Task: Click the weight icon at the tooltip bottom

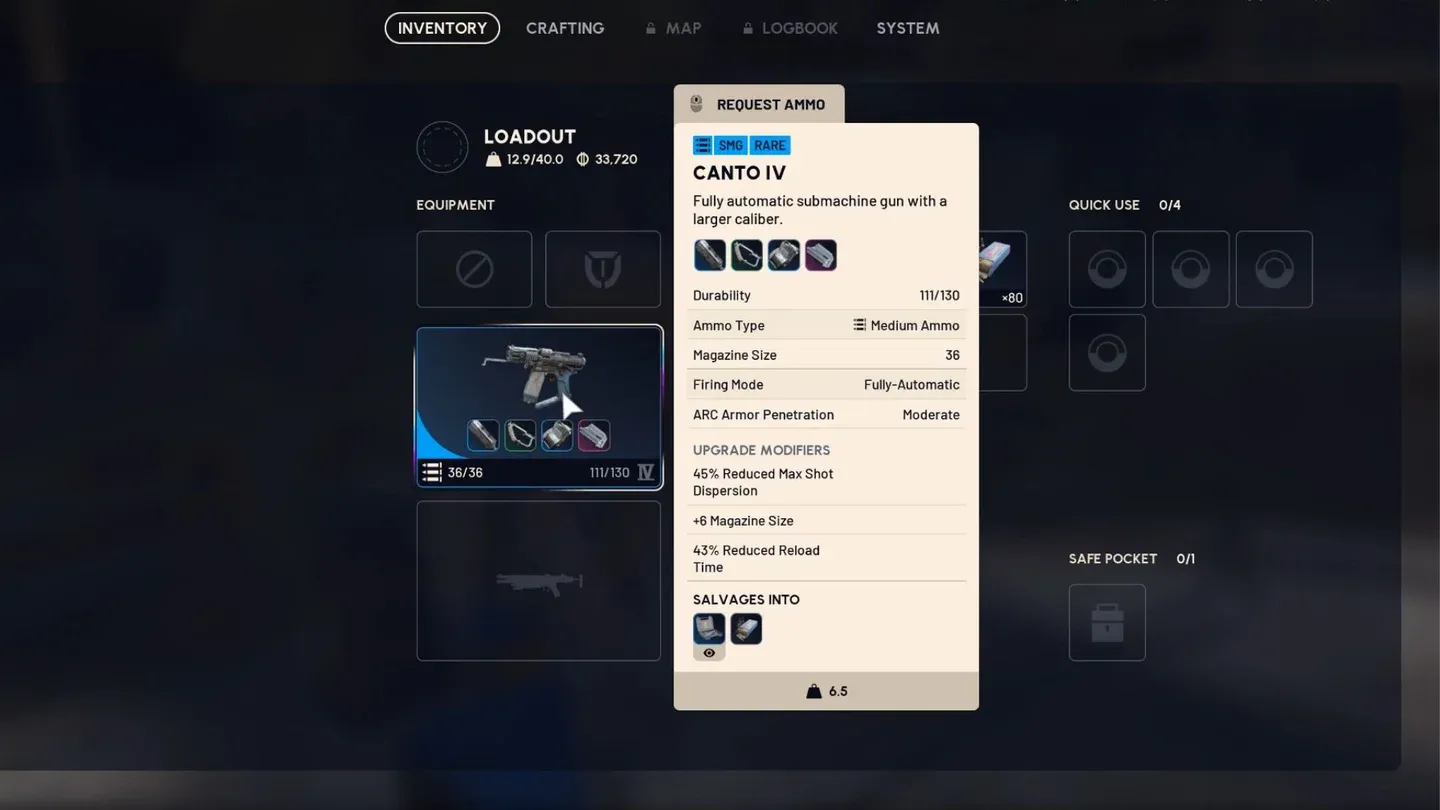Action: (814, 690)
